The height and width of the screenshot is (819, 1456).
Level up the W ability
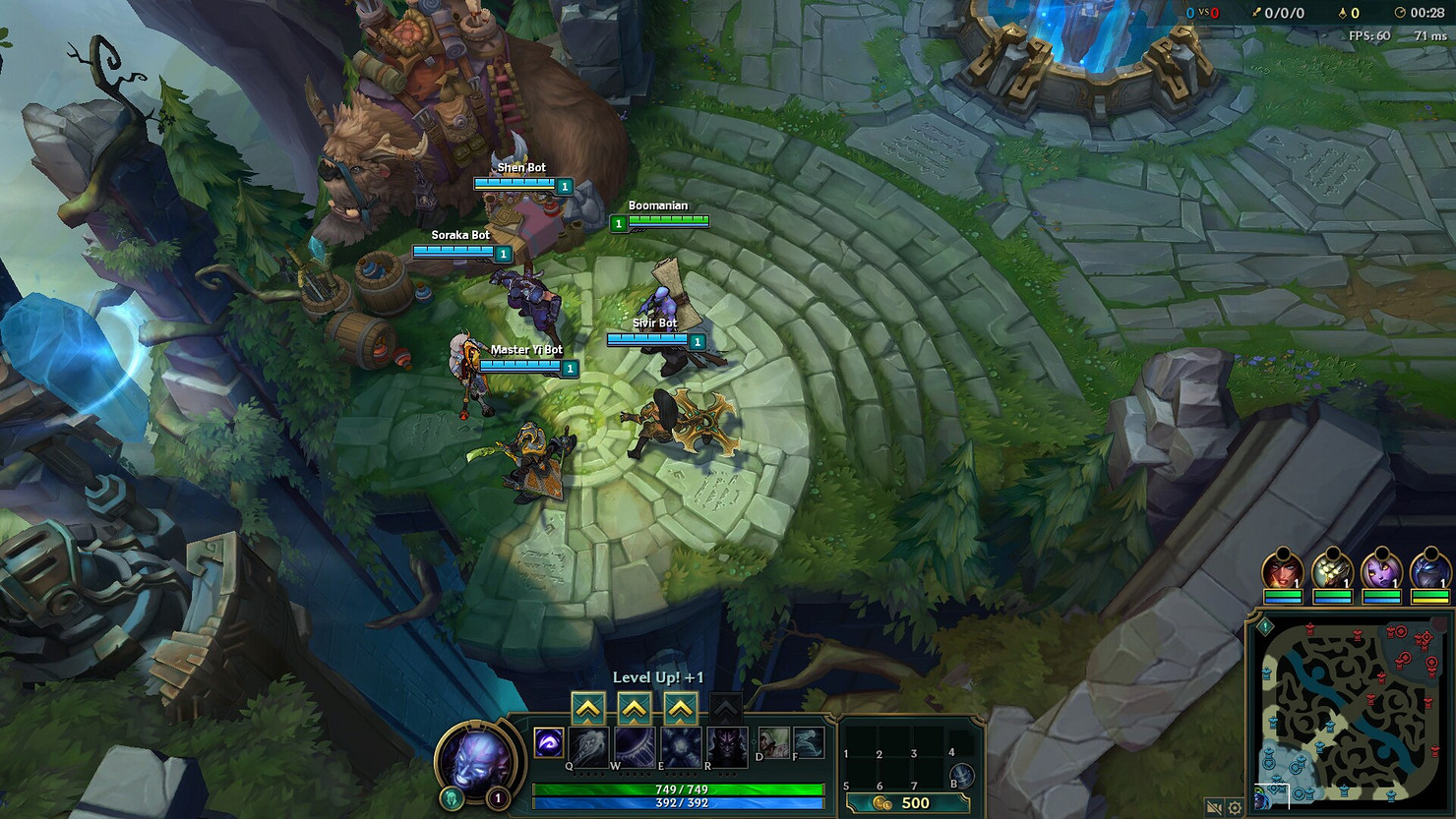point(635,708)
